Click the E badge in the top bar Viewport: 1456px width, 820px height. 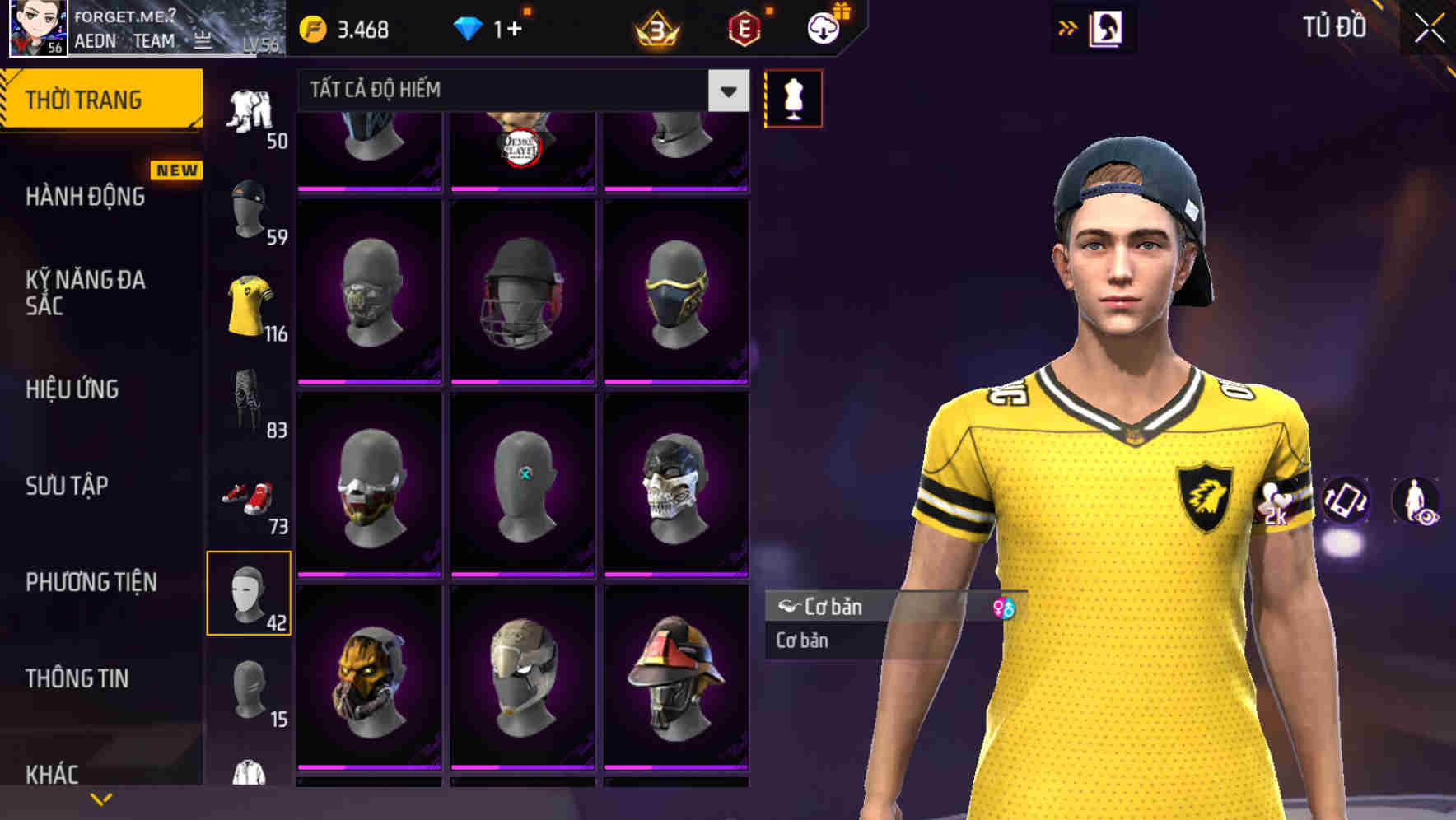(x=743, y=26)
